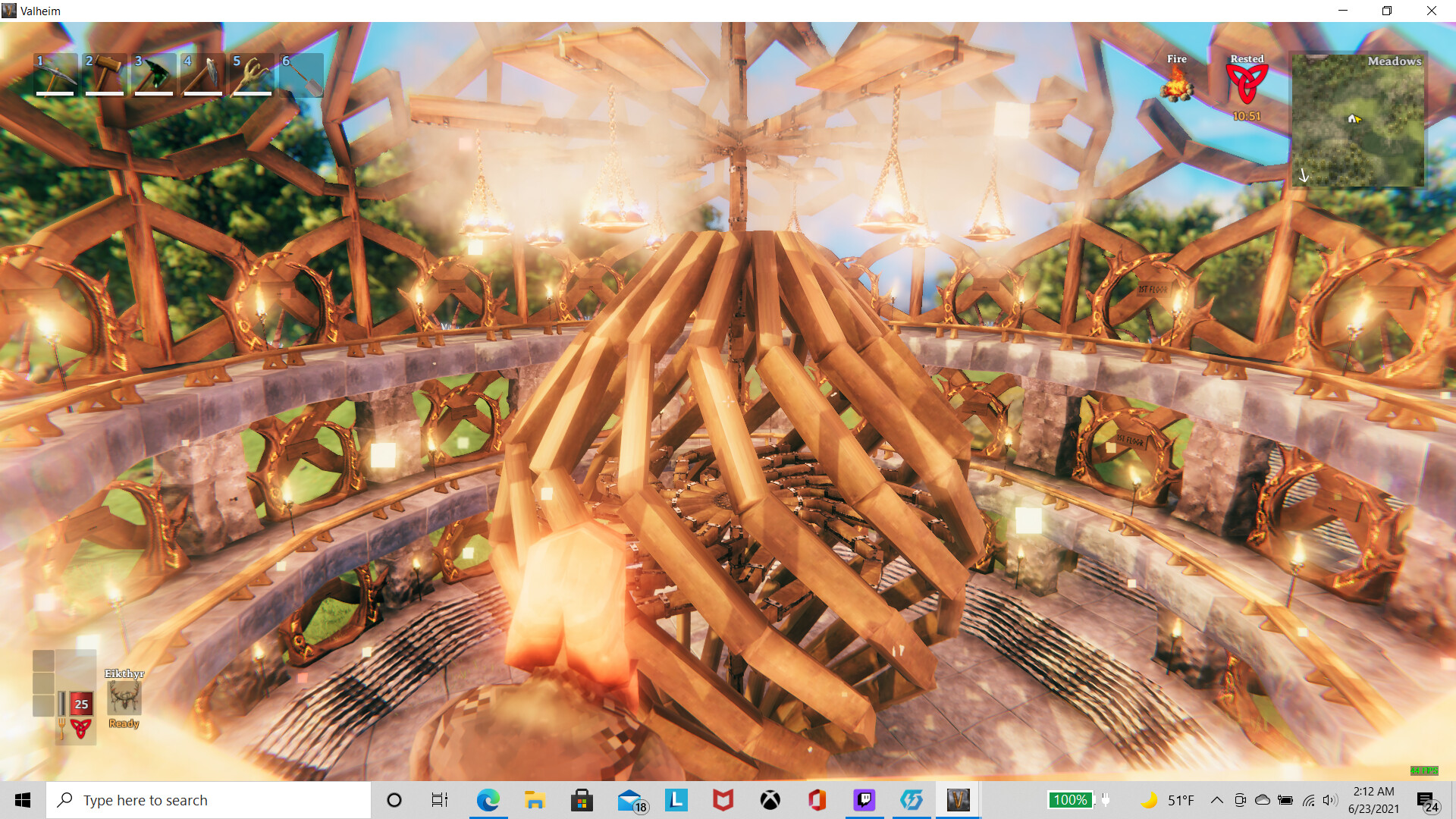Switch to the Valheim taskbar tab
The image size is (1456, 819).
[x=958, y=799]
